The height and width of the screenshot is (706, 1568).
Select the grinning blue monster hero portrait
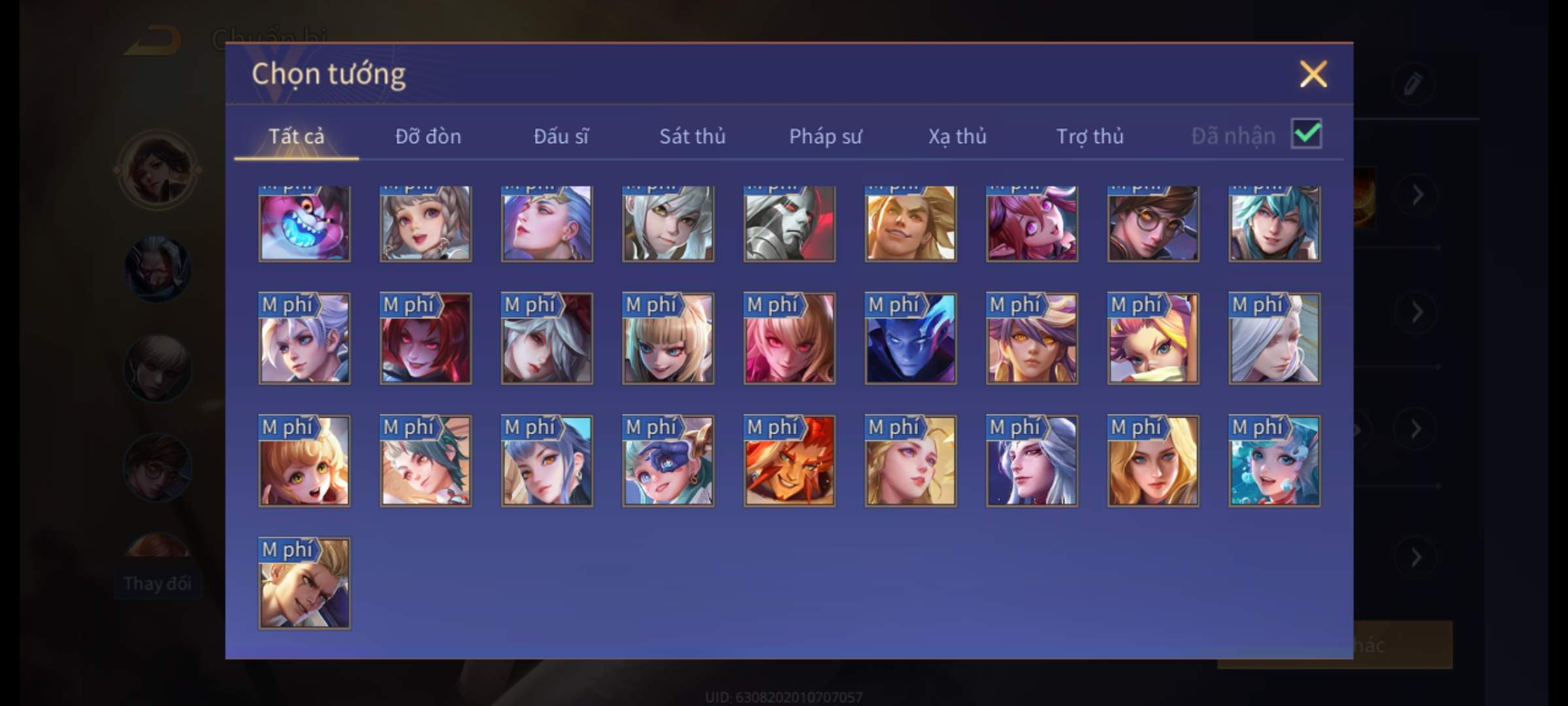(304, 224)
